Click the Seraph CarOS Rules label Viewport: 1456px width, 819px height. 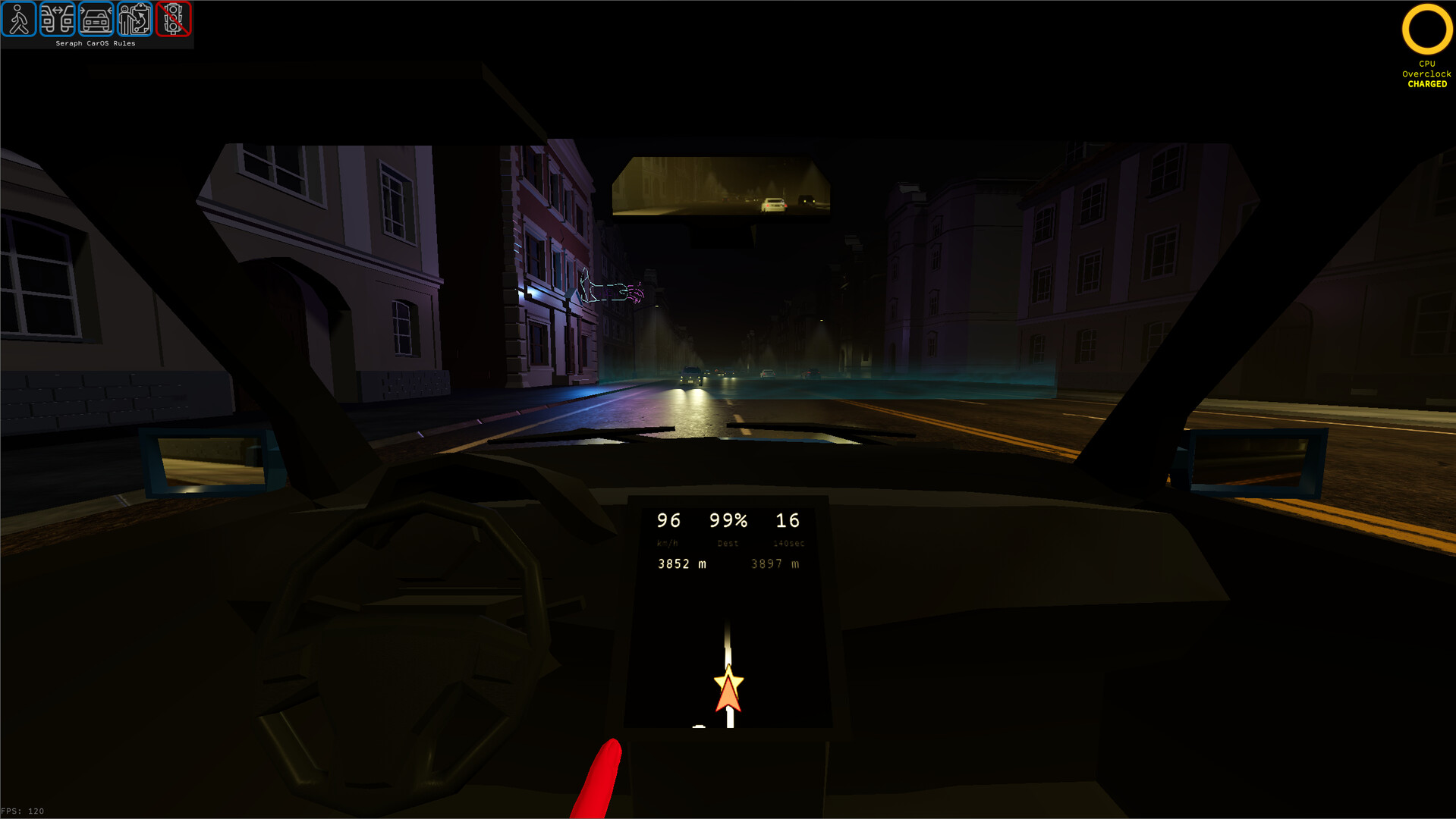point(96,43)
